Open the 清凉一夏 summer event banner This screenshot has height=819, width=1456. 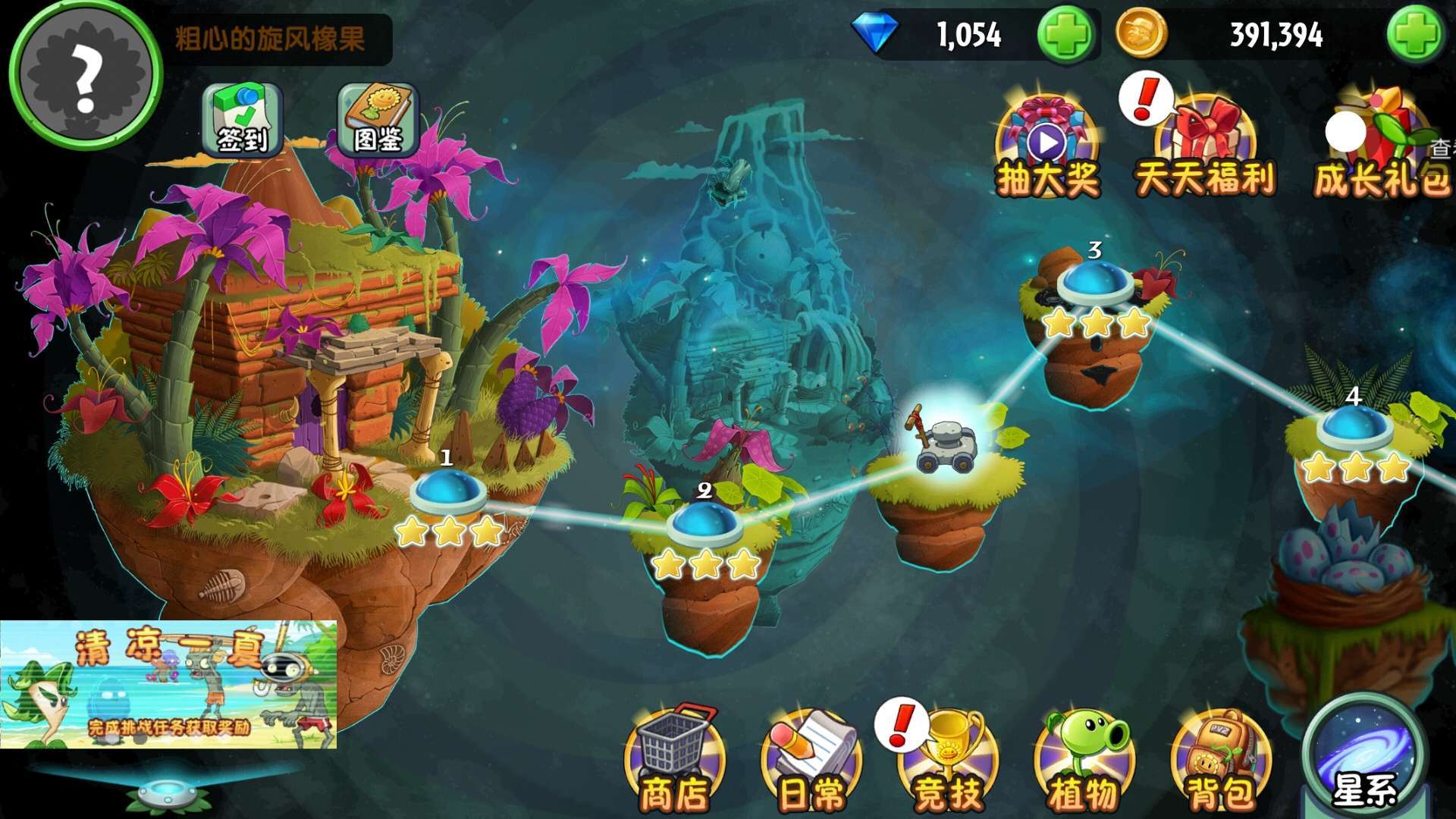point(168,684)
